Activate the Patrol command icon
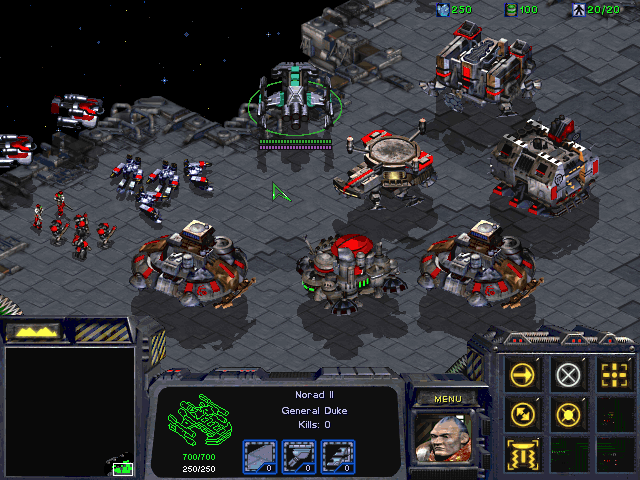 pyautogui.click(x=525, y=414)
